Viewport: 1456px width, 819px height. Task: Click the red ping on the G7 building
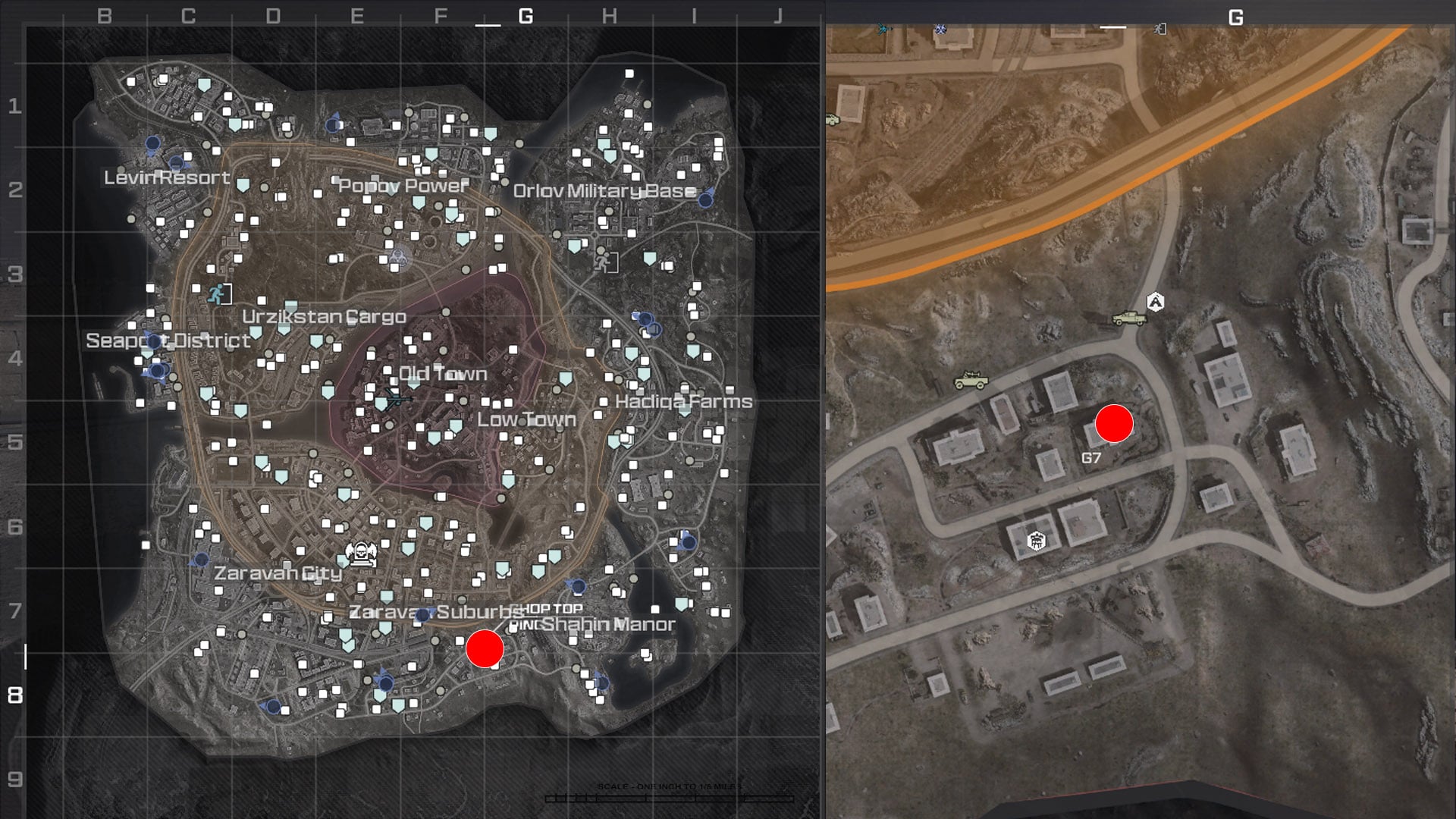(1112, 425)
